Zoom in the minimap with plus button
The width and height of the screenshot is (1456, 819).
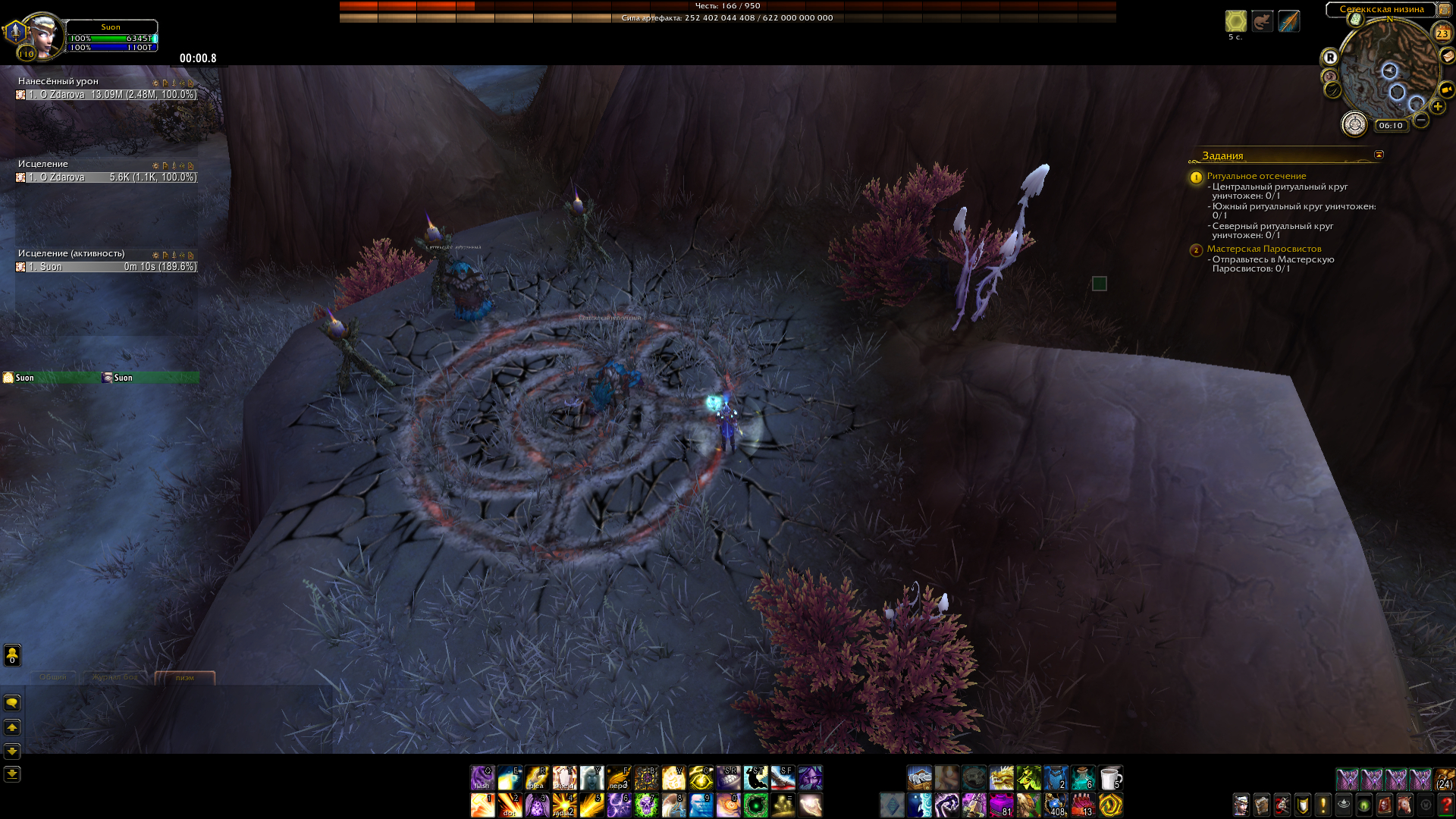(1437, 107)
